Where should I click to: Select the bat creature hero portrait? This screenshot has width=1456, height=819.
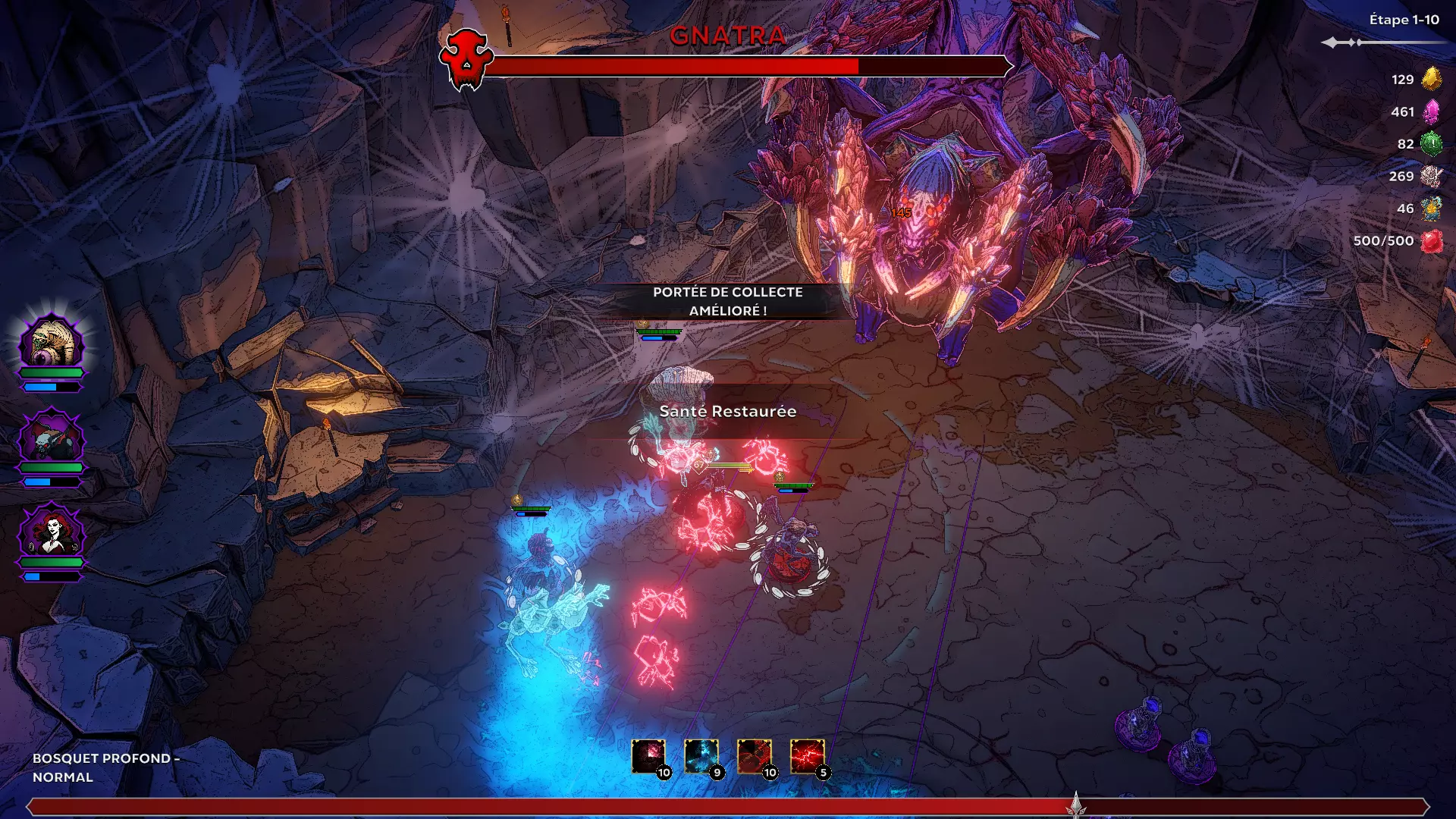52,438
